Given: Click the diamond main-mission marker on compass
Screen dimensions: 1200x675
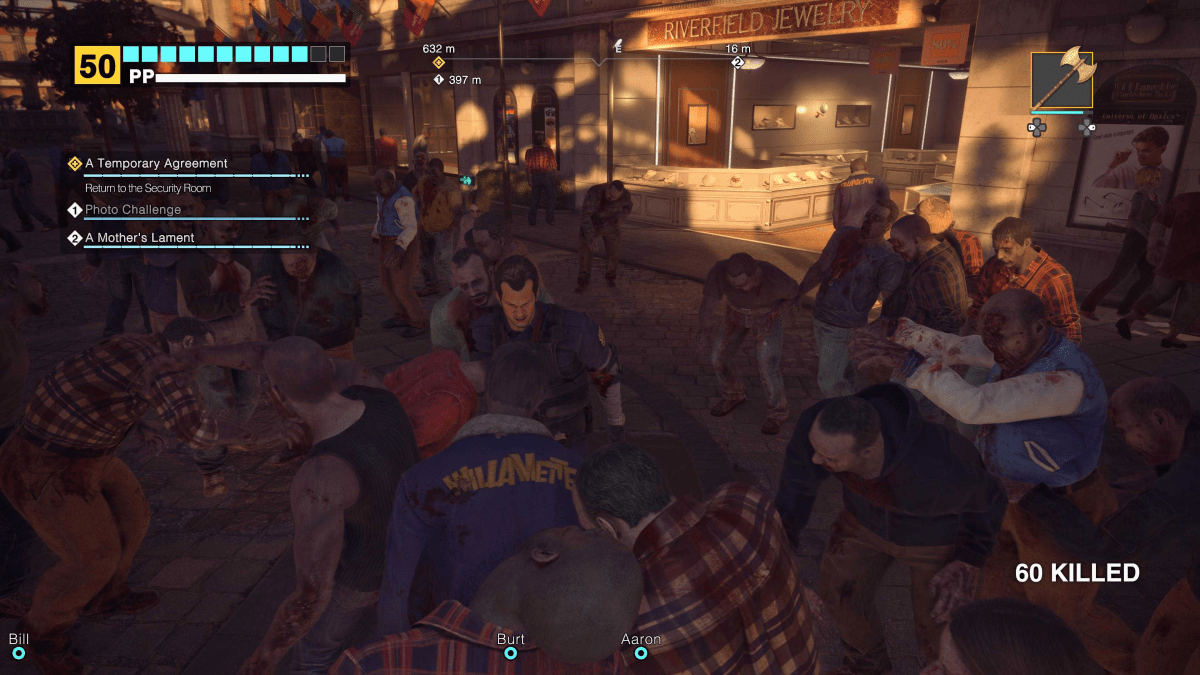Looking at the screenshot, I should tap(438, 63).
